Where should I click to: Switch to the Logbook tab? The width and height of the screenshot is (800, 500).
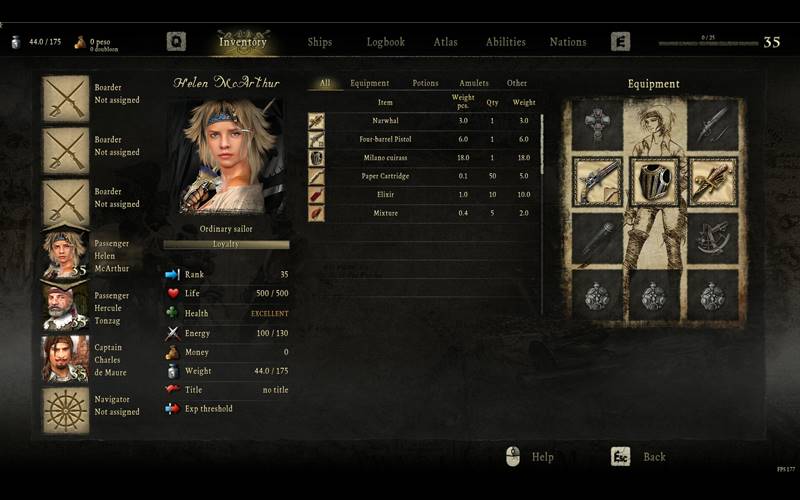click(385, 42)
